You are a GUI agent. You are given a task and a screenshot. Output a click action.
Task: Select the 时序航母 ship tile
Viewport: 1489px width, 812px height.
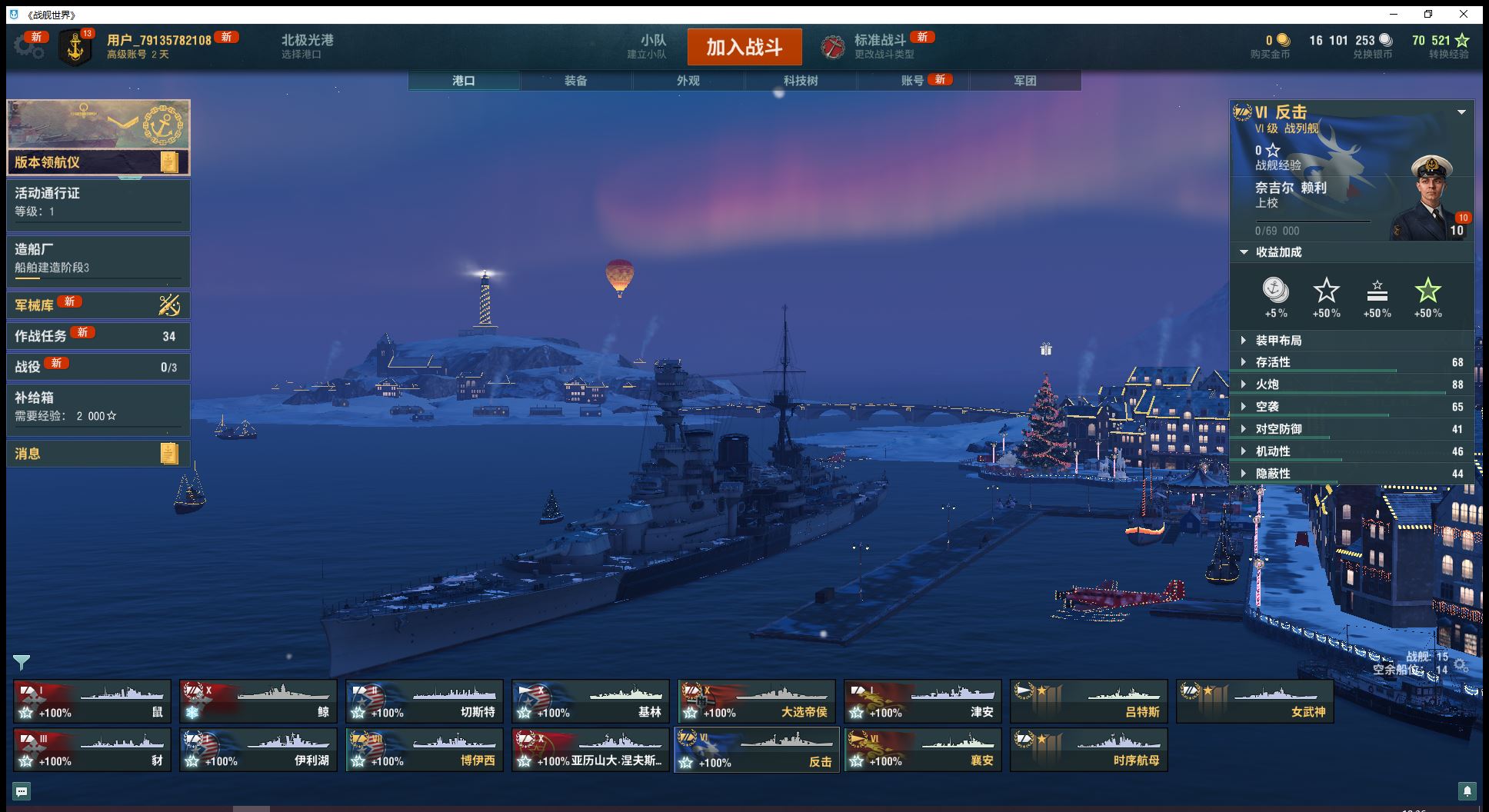pos(1089,750)
